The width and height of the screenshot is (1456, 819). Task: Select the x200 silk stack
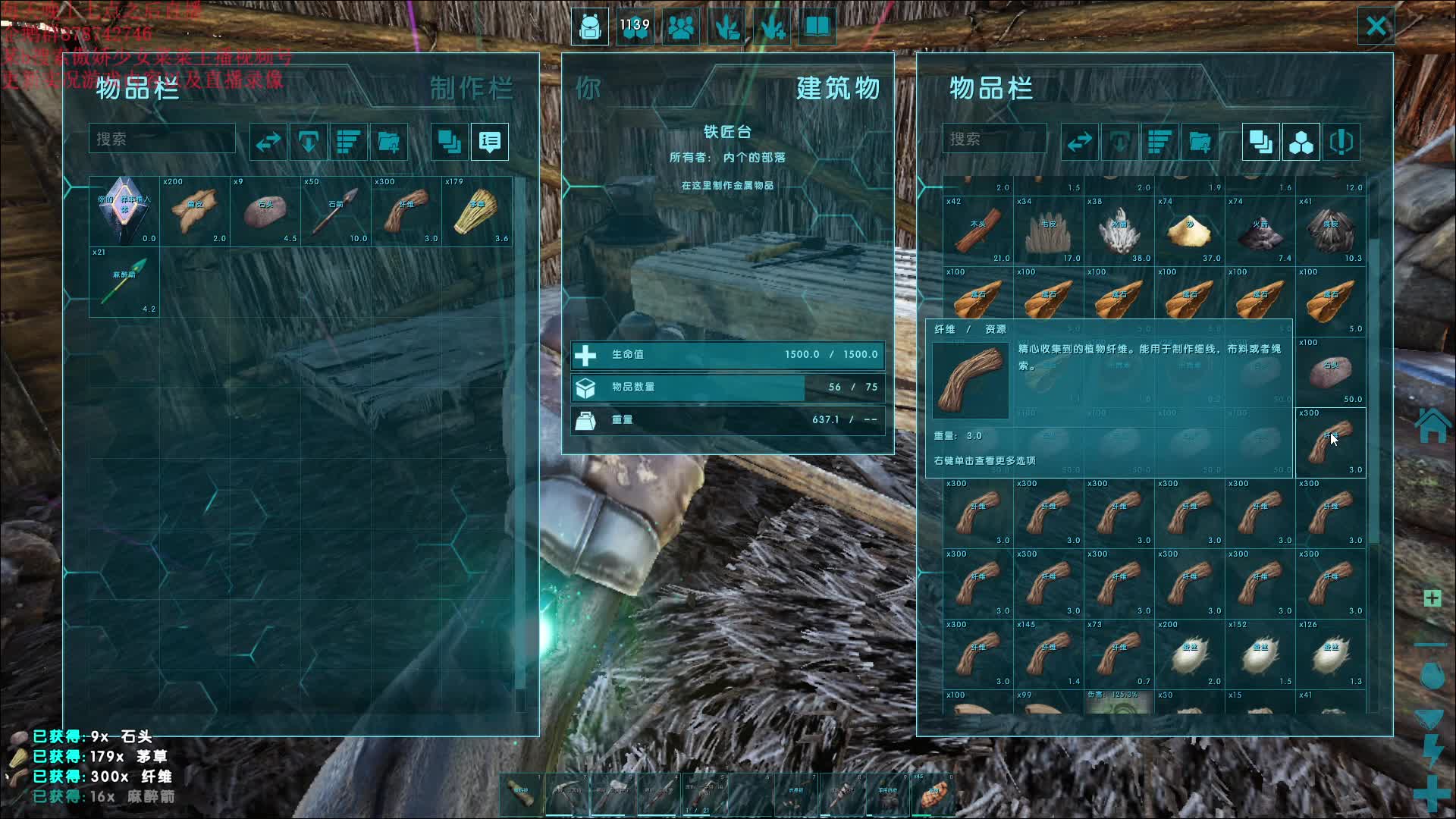click(x=1189, y=654)
